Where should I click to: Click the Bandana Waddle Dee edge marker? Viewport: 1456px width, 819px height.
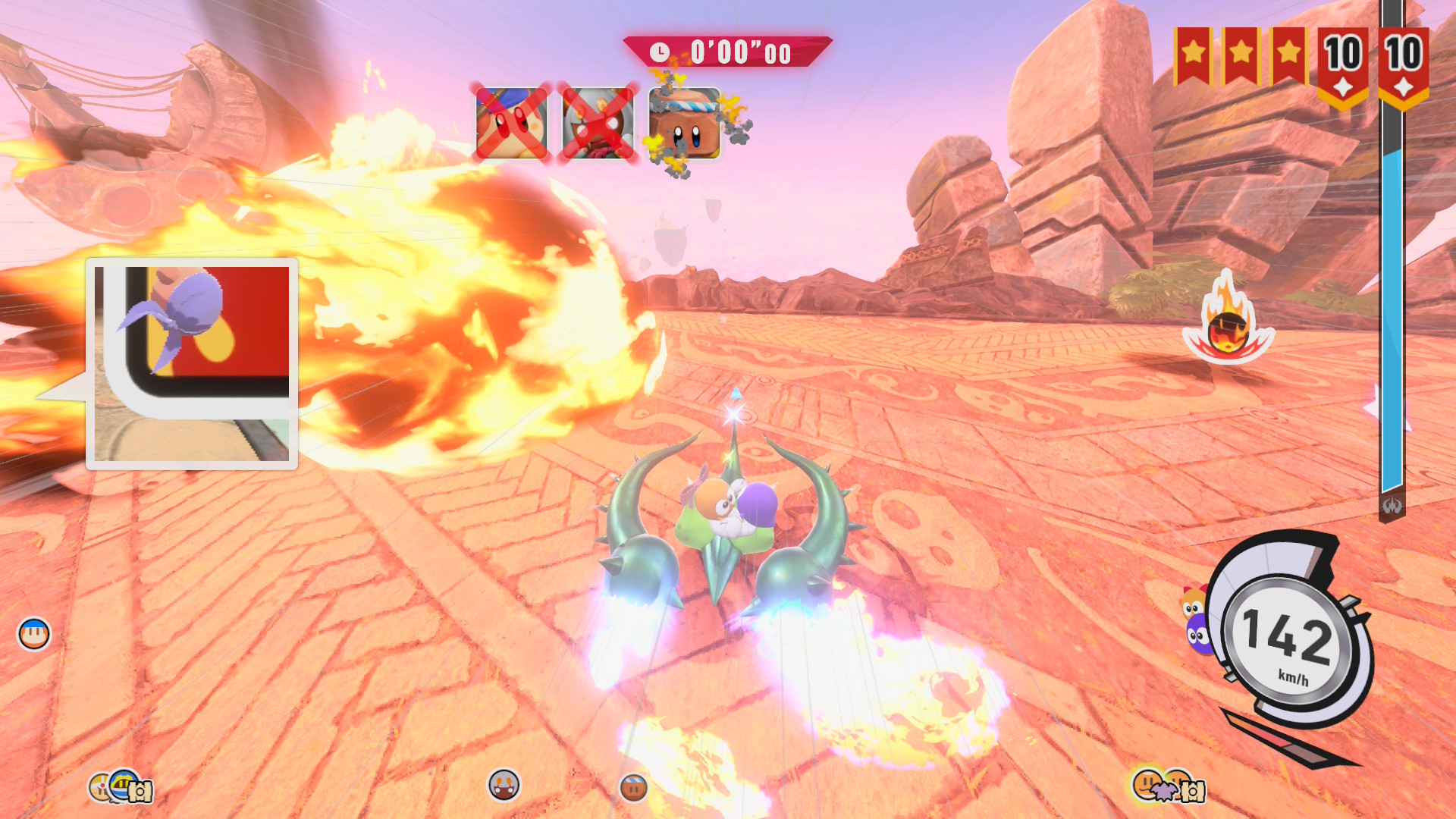(x=34, y=634)
